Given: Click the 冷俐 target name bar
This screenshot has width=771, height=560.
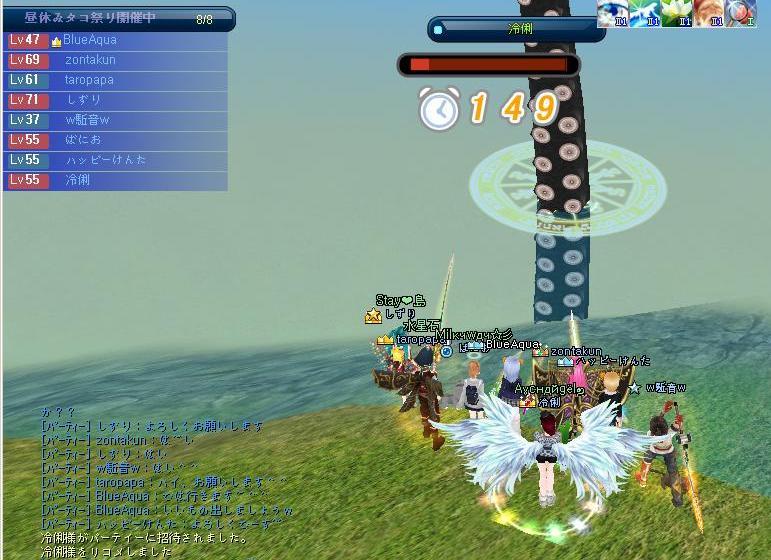Looking at the screenshot, I should [516, 30].
